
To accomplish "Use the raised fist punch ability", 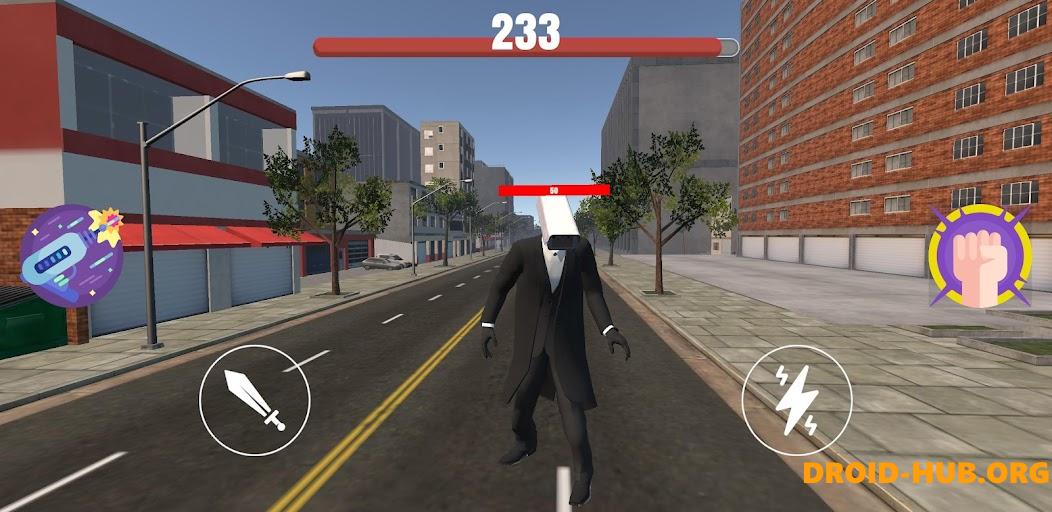I will pyautogui.click(x=979, y=256).
